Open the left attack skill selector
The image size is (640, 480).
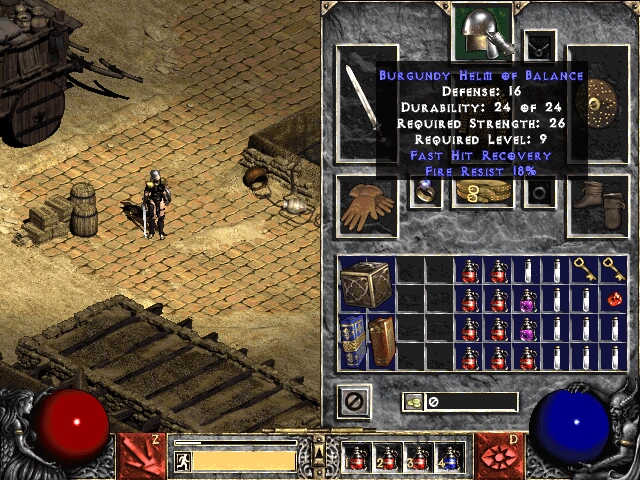pyautogui.click(x=139, y=453)
